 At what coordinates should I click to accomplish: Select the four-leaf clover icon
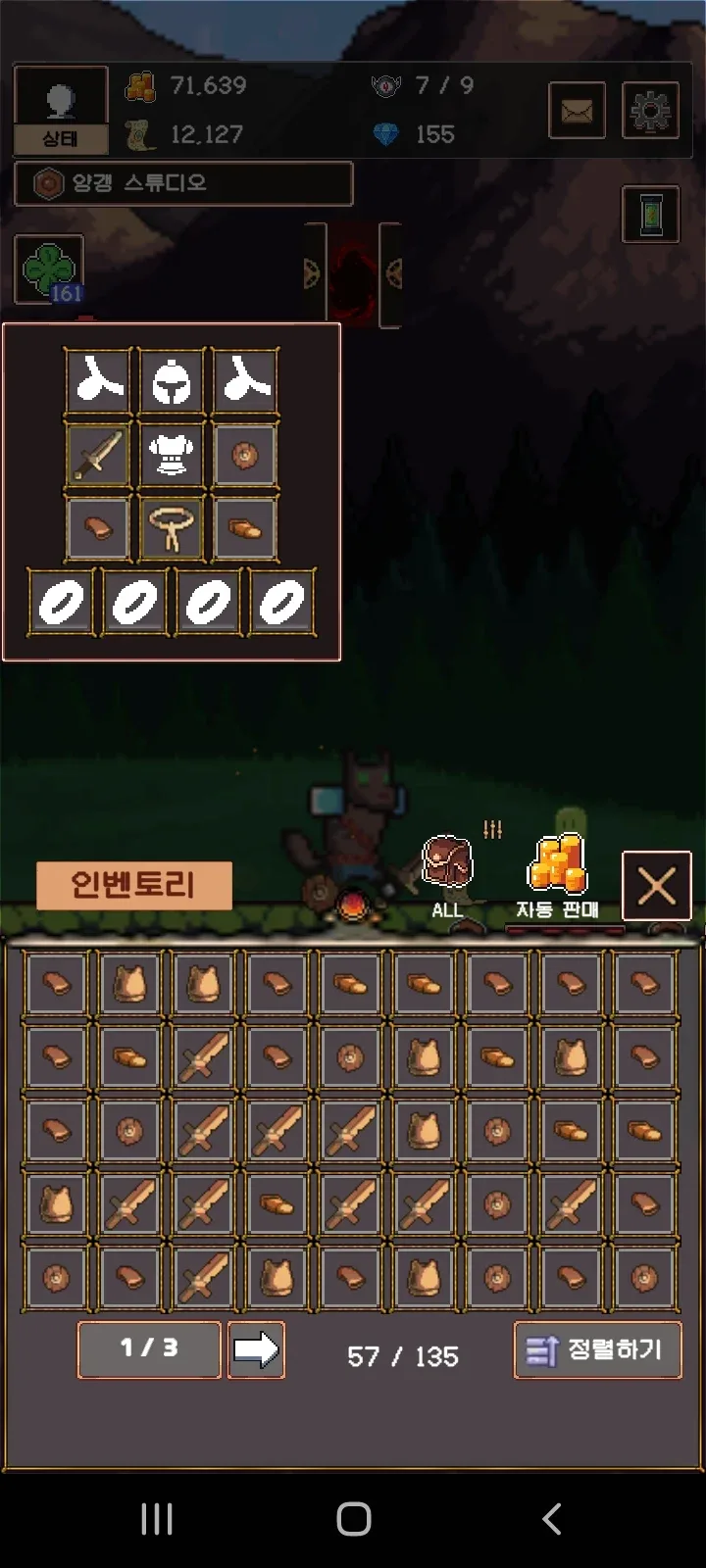tap(49, 269)
